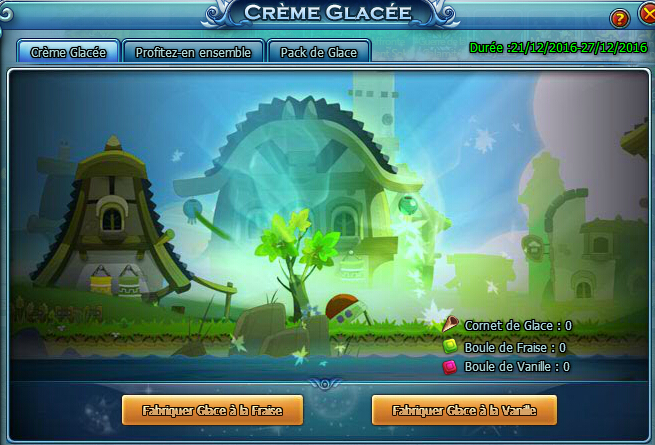Switch to the Crème Glacée tab
The width and height of the screenshot is (655, 445).
(68, 52)
